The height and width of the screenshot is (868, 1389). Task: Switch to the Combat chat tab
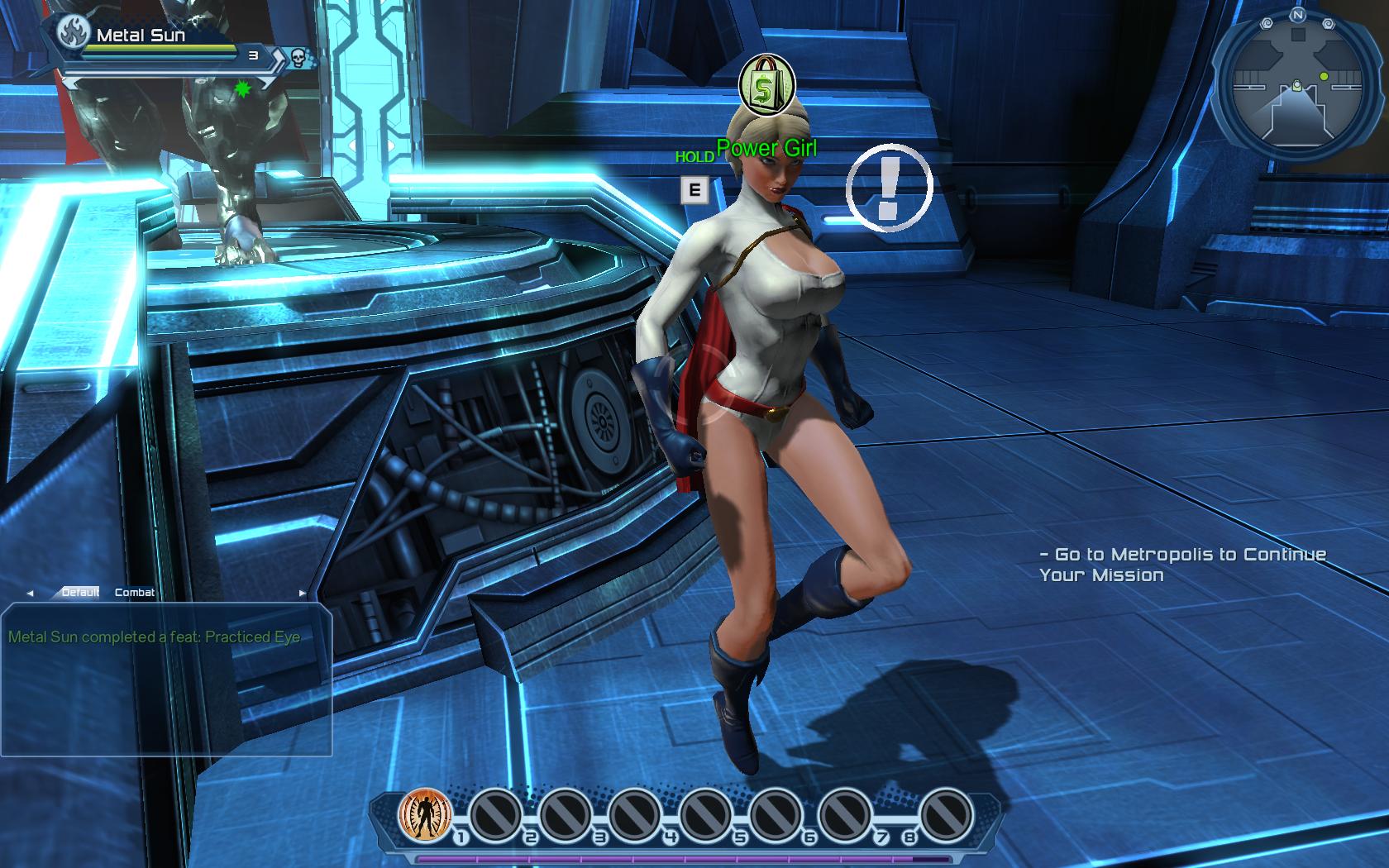click(135, 593)
